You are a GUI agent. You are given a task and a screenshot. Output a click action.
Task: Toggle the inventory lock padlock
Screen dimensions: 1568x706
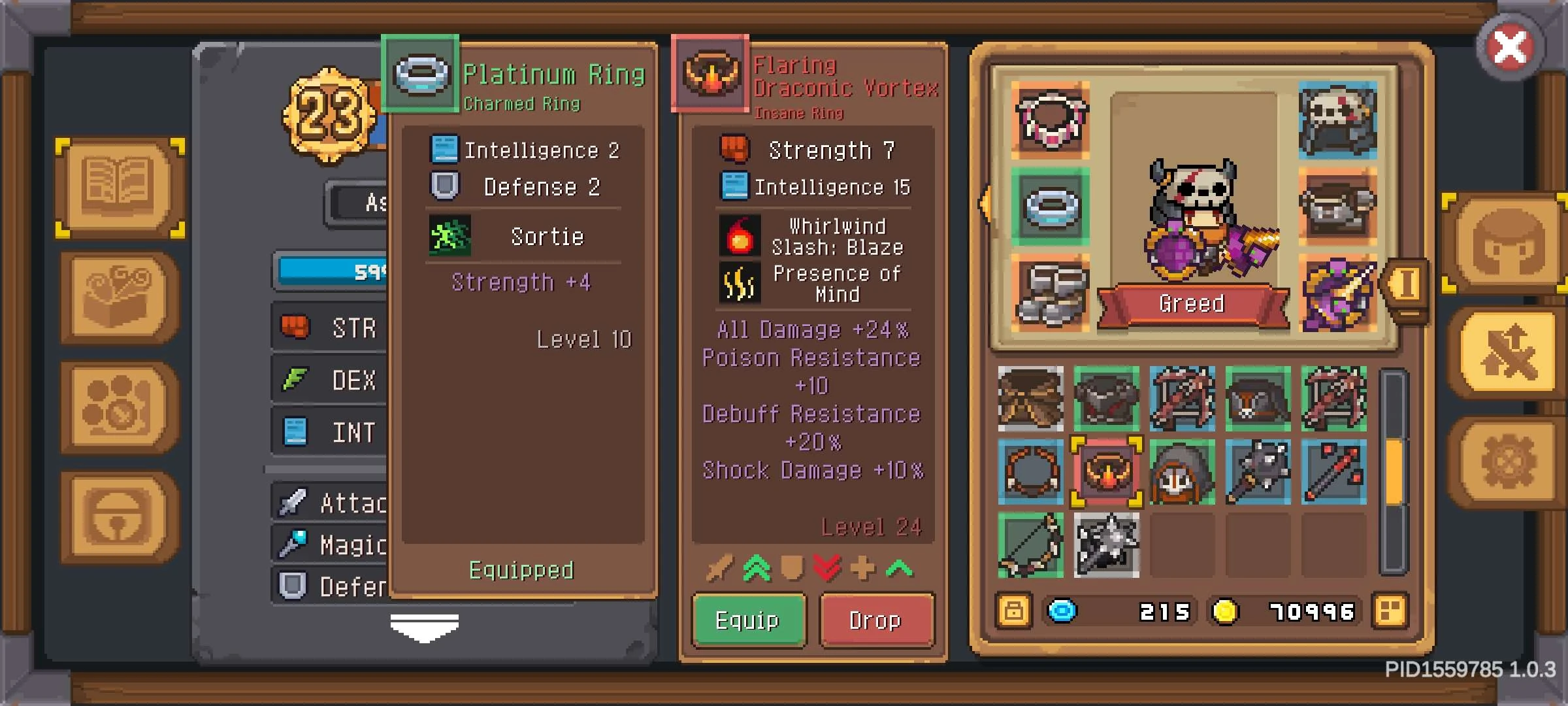(x=1014, y=612)
